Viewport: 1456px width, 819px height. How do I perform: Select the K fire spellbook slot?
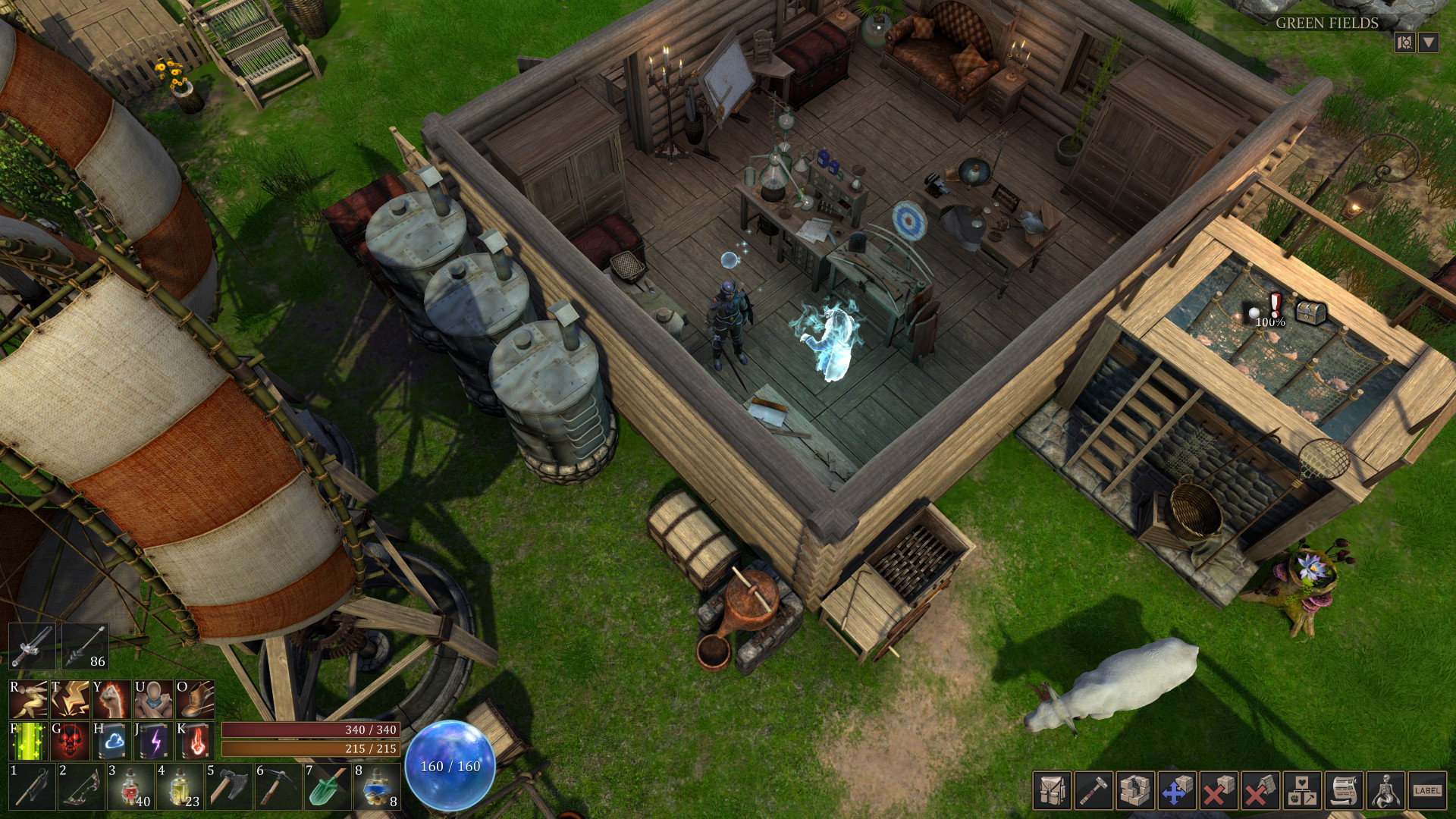click(194, 742)
